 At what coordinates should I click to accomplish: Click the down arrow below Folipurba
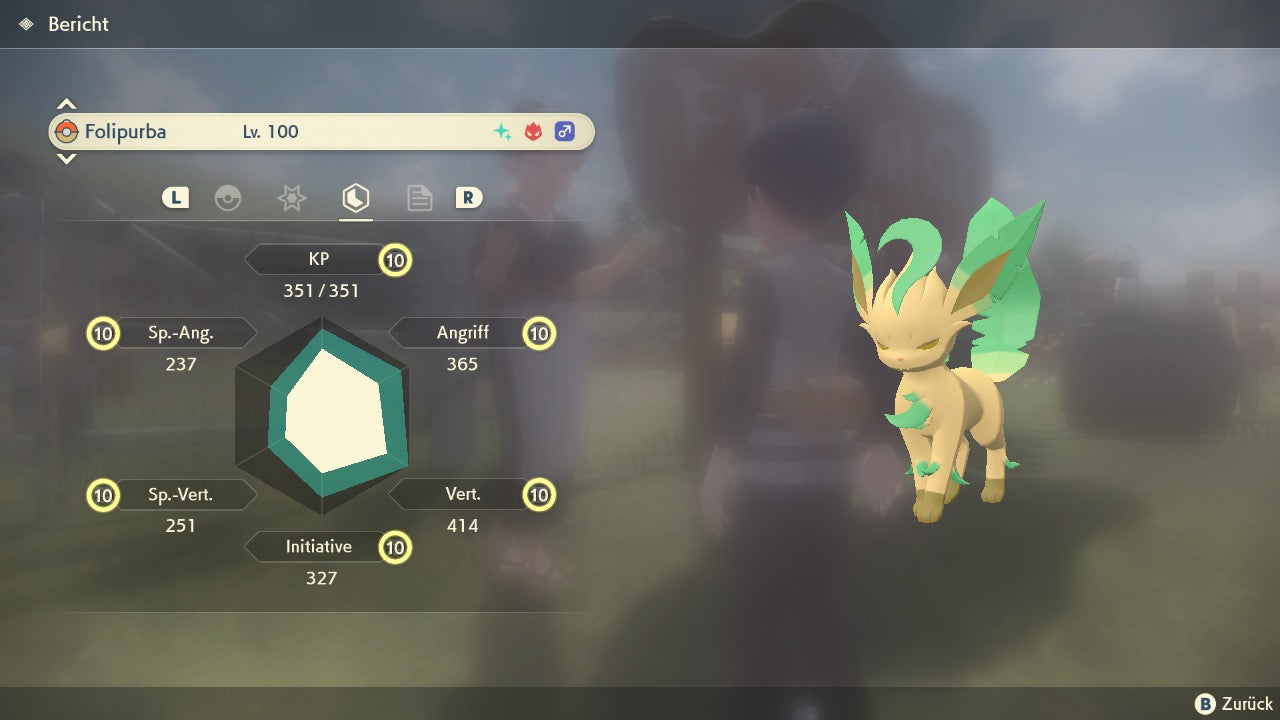click(x=66, y=158)
